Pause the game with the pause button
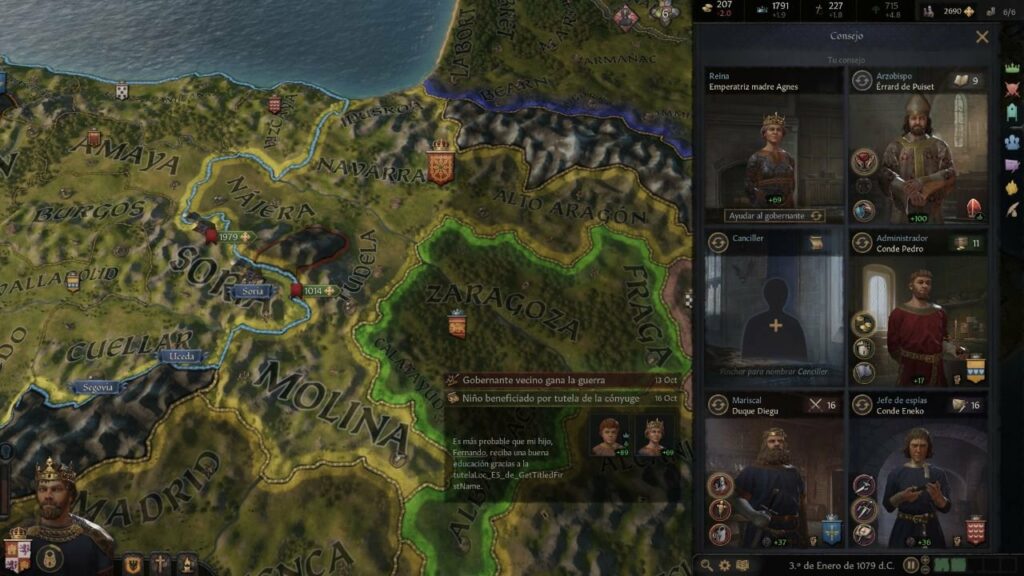The width and height of the screenshot is (1024, 576). tap(911, 565)
